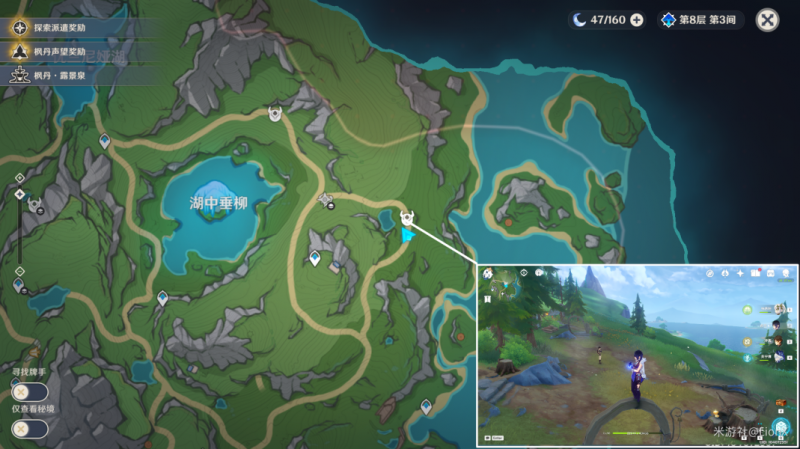Click the boss marker linked to the screenshot inset
The width and height of the screenshot is (800, 449).
click(x=407, y=217)
